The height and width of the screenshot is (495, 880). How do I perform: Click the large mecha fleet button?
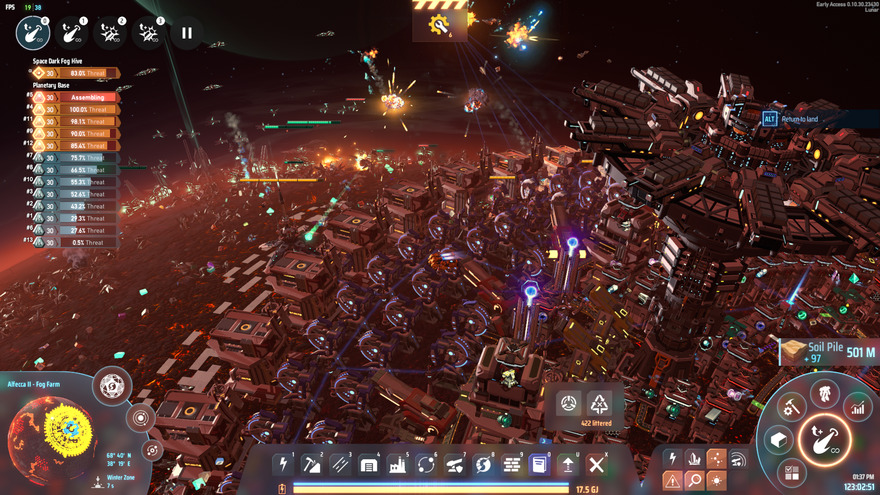pos(824,438)
